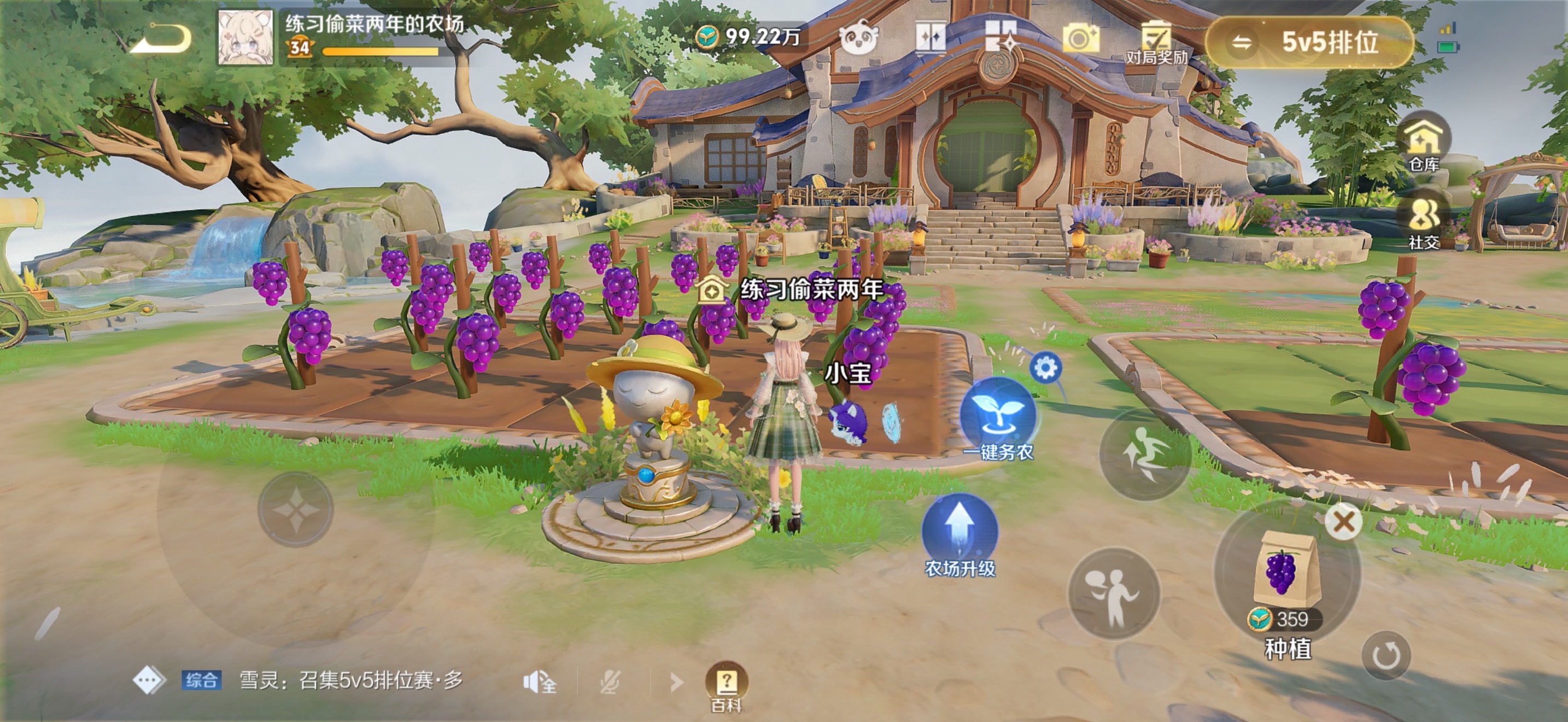The height and width of the screenshot is (722, 1568).
Task: Open the 社交 social menu
Action: 1424,222
